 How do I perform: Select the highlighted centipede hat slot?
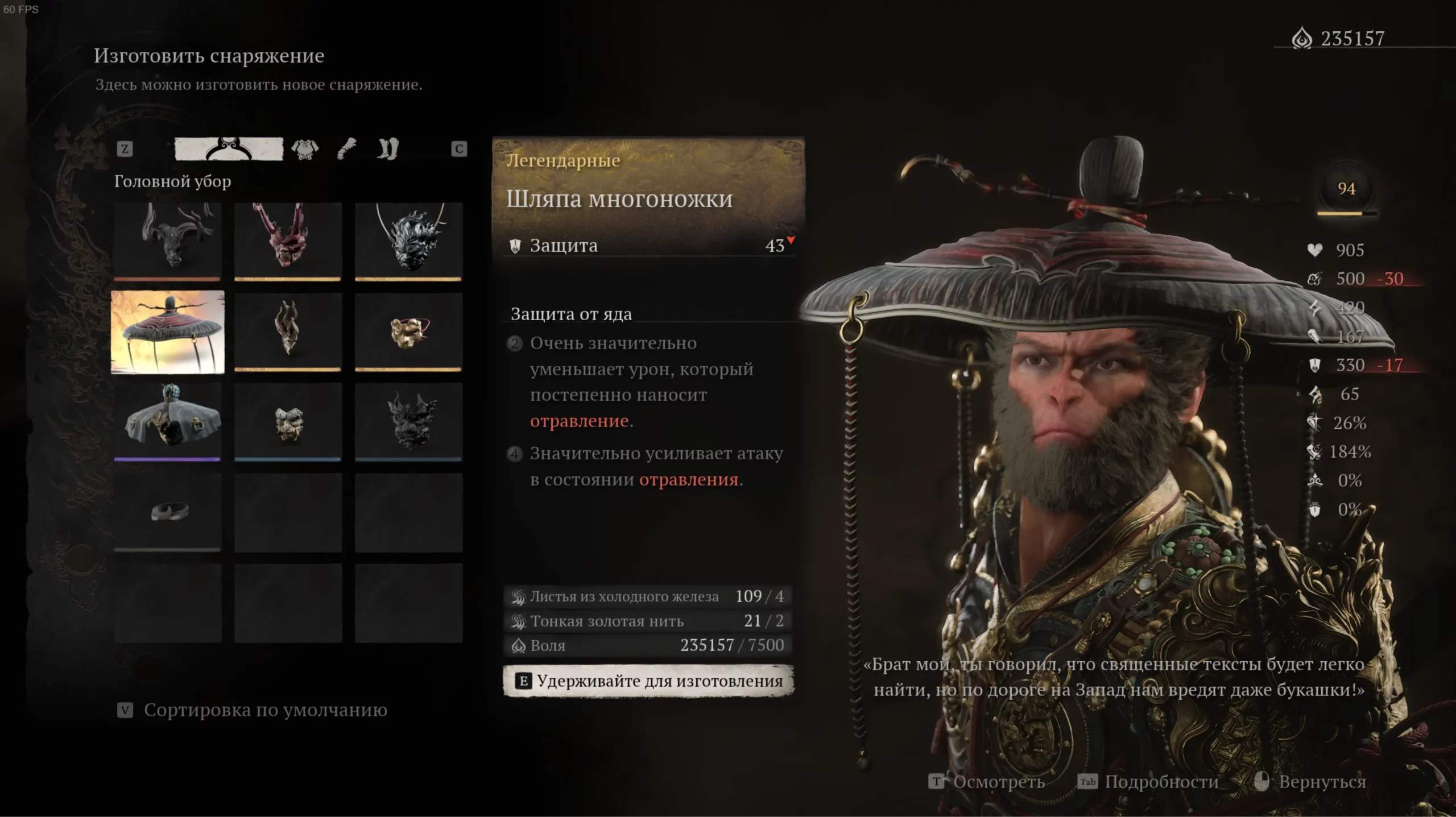168,332
